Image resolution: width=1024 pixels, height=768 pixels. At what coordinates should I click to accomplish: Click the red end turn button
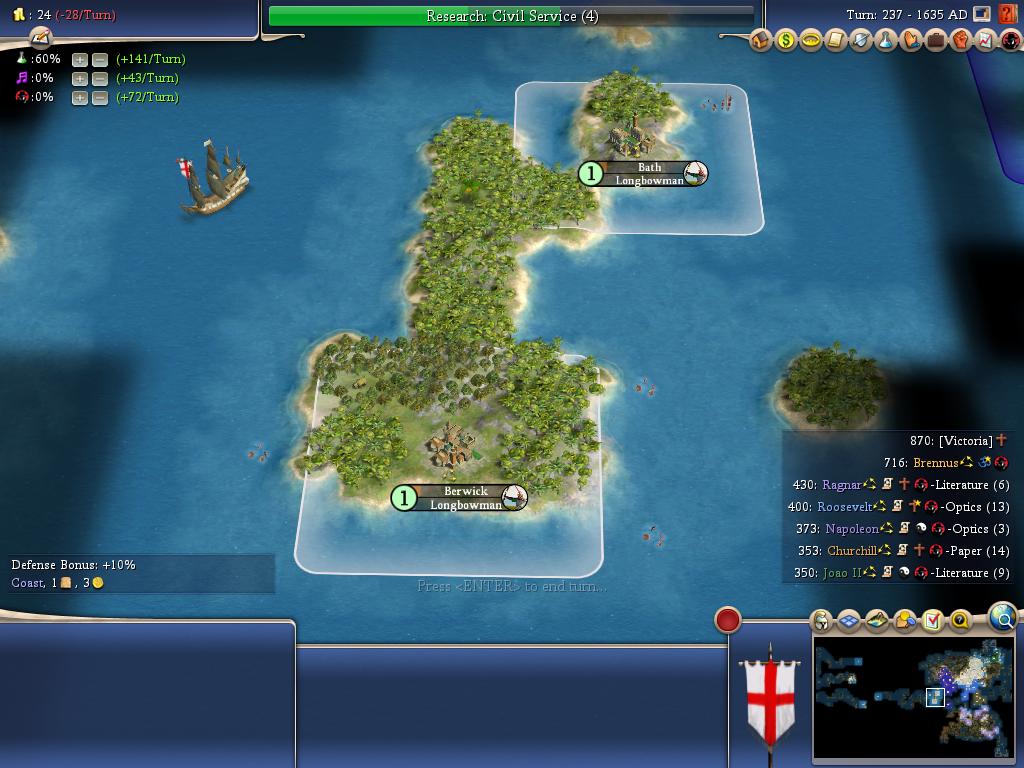(728, 620)
